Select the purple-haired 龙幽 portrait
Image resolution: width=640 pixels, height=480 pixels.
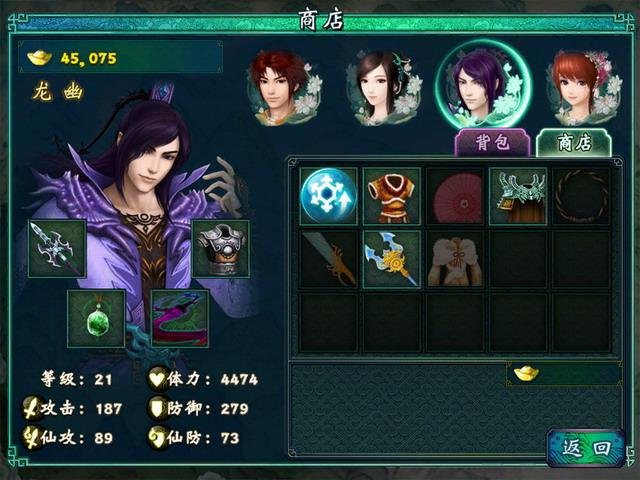[483, 85]
